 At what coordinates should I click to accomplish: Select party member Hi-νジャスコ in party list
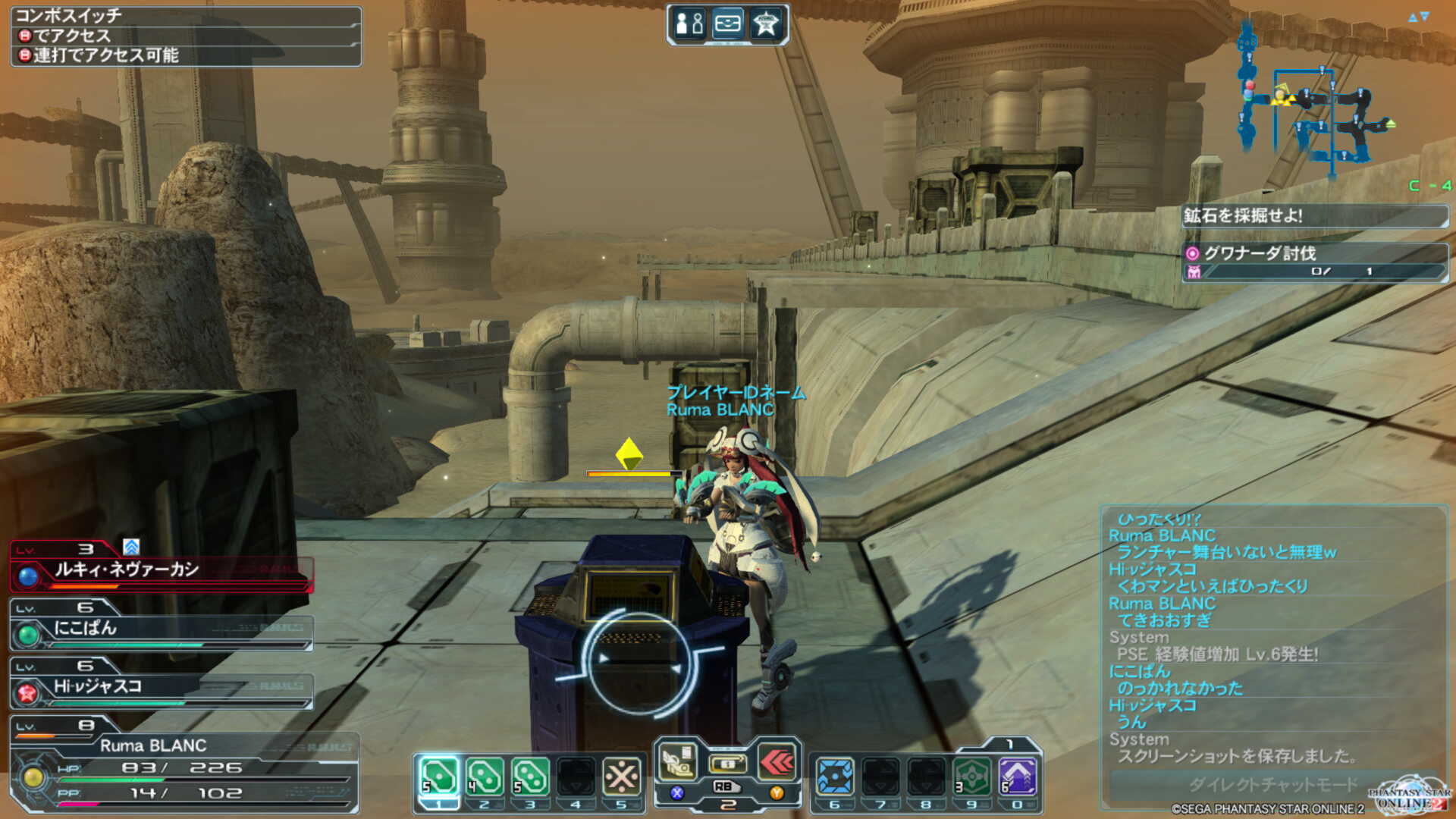[161, 688]
